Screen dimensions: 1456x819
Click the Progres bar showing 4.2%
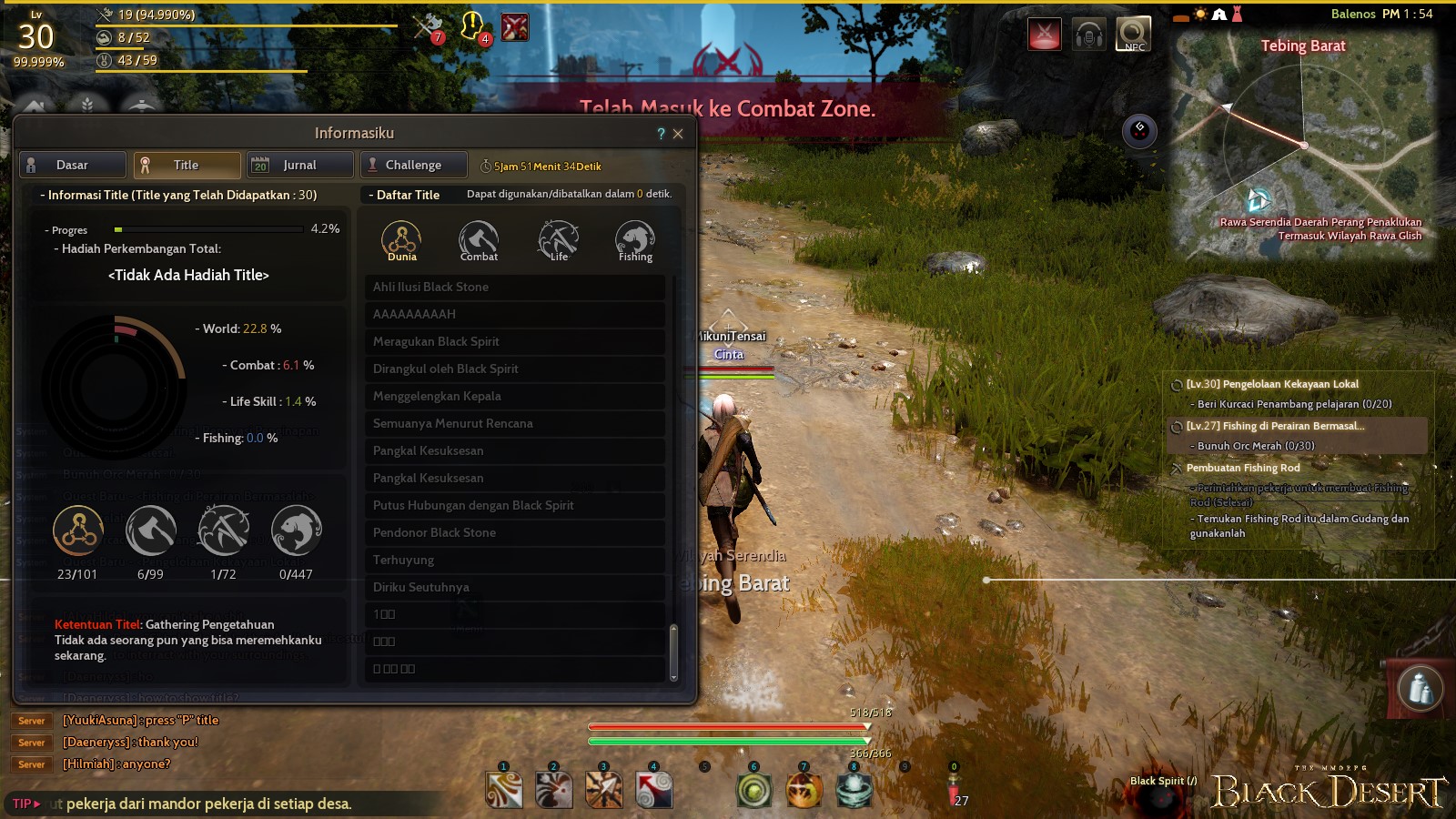(x=209, y=229)
